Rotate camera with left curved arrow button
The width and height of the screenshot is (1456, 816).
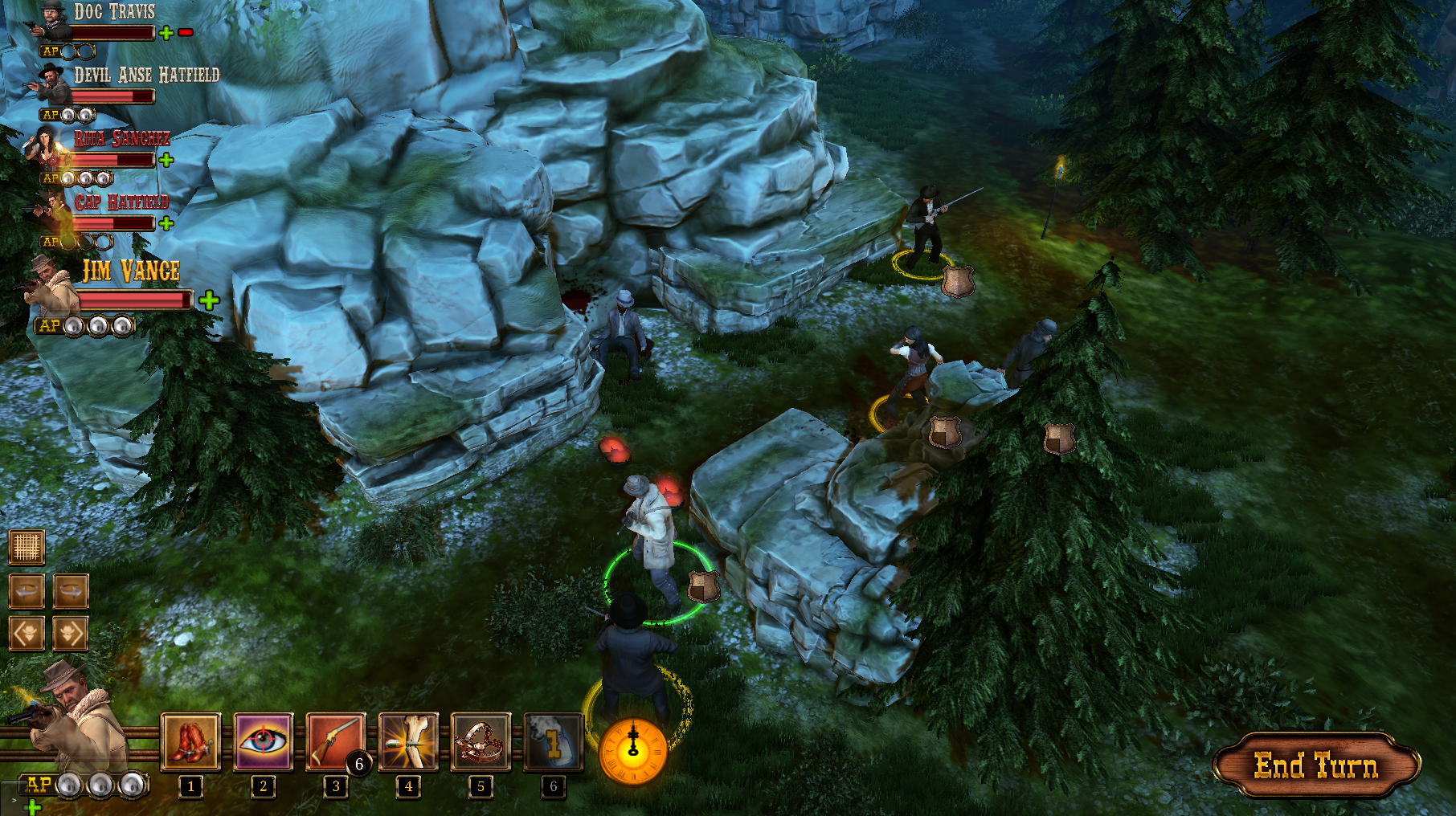pos(27,592)
